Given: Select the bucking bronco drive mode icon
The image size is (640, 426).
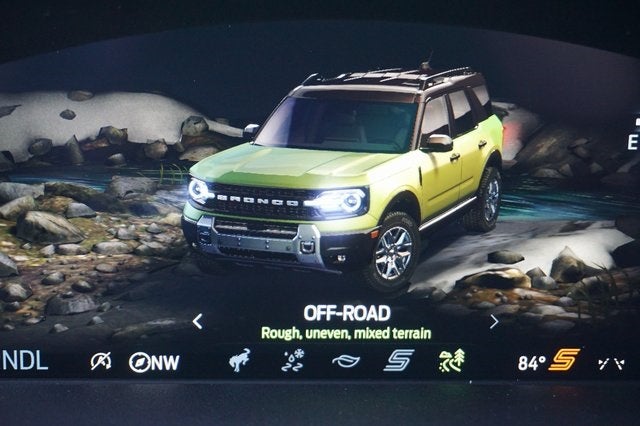Looking at the screenshot, I should pyautogui.click(x=240, y=361).
